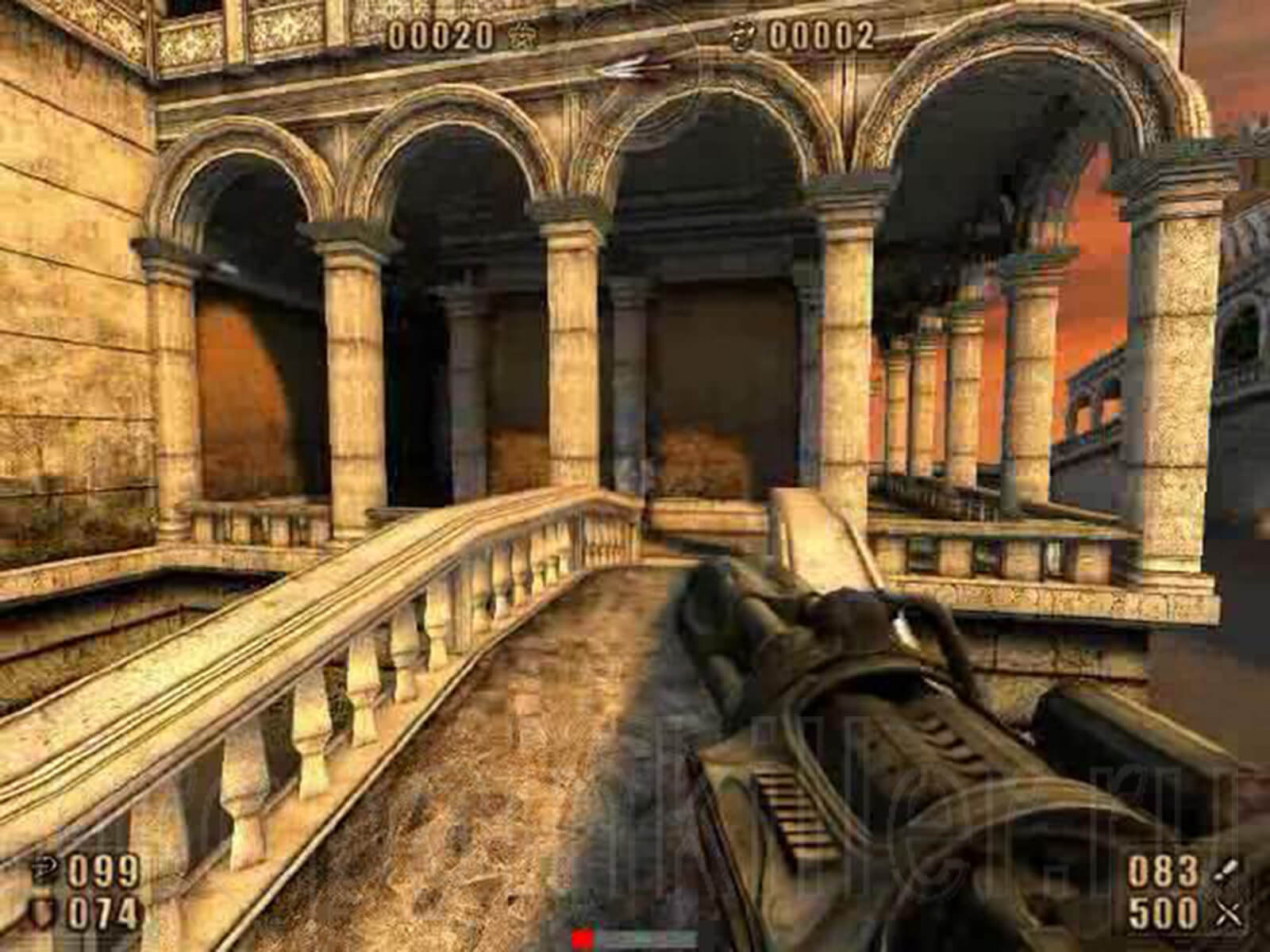Click the kill counter reading 00020

coord(441,33)
